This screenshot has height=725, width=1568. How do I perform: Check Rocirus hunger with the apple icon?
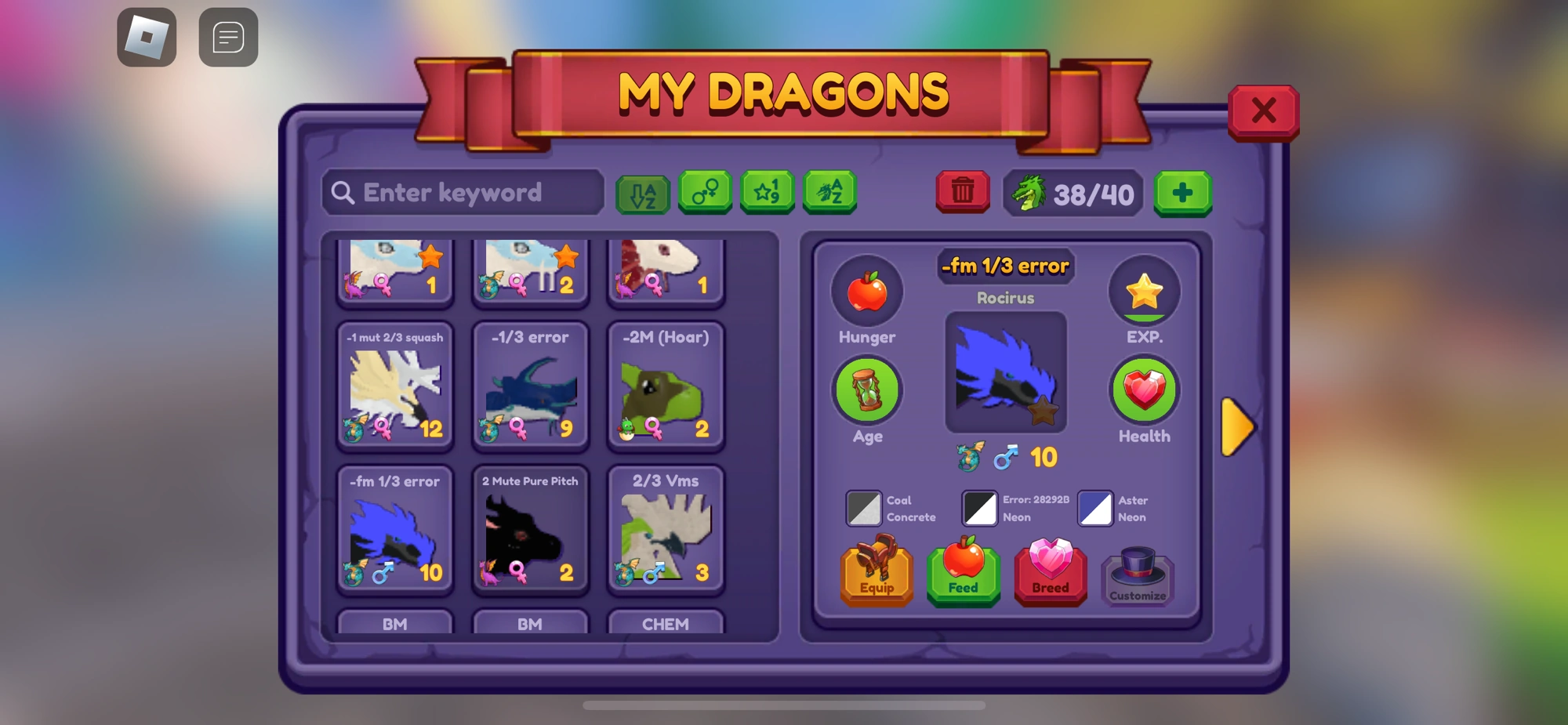[x=867, y=292]
